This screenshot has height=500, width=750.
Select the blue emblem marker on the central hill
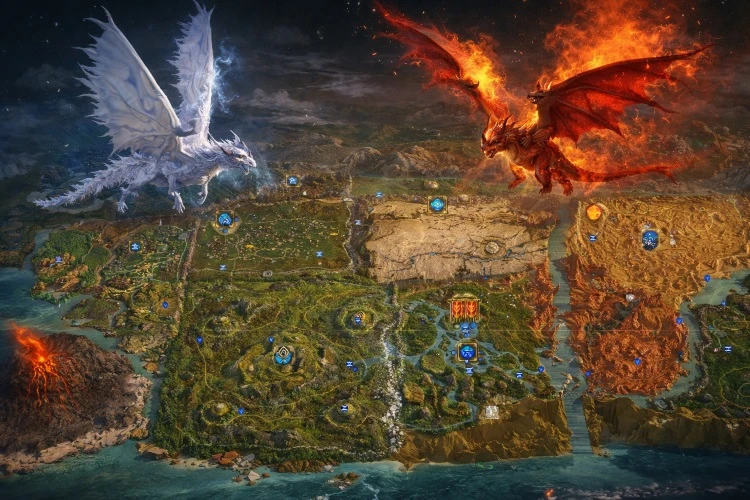(x=283, y=354)
